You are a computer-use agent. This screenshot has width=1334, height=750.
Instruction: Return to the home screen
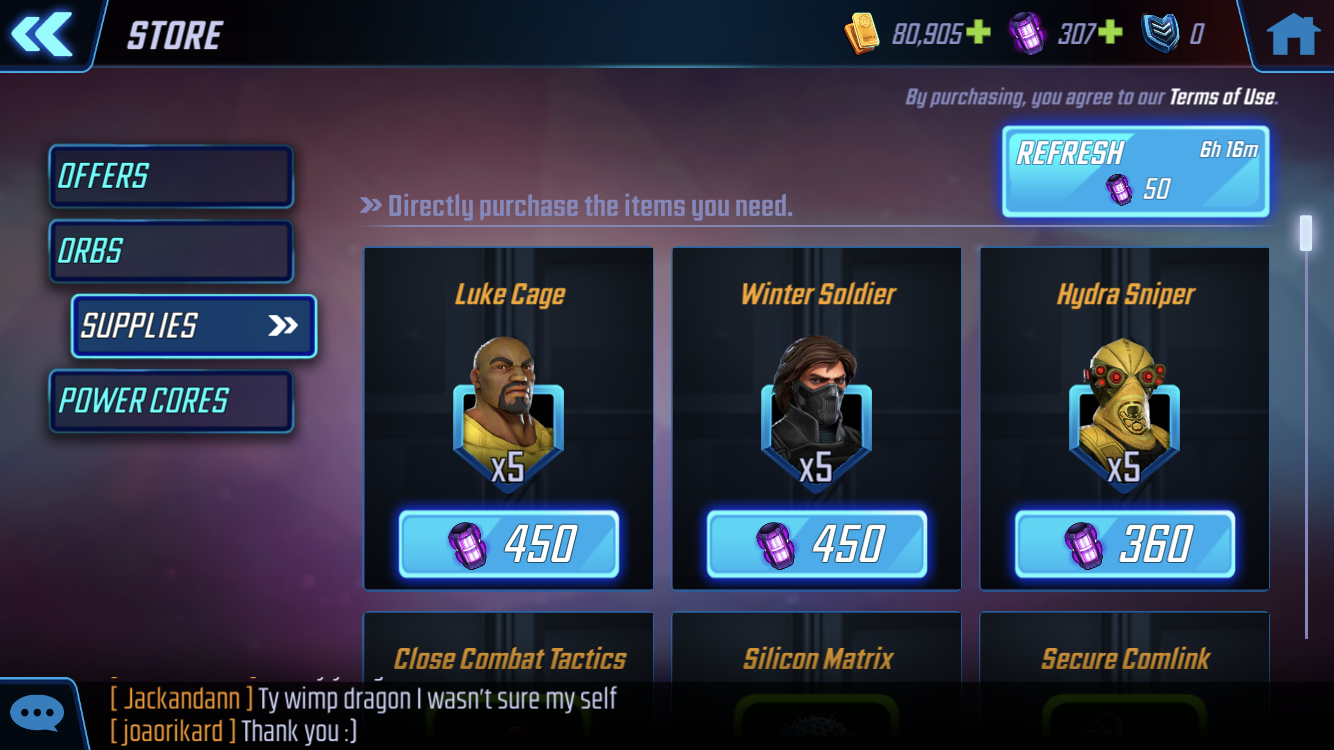point(1292,34)
